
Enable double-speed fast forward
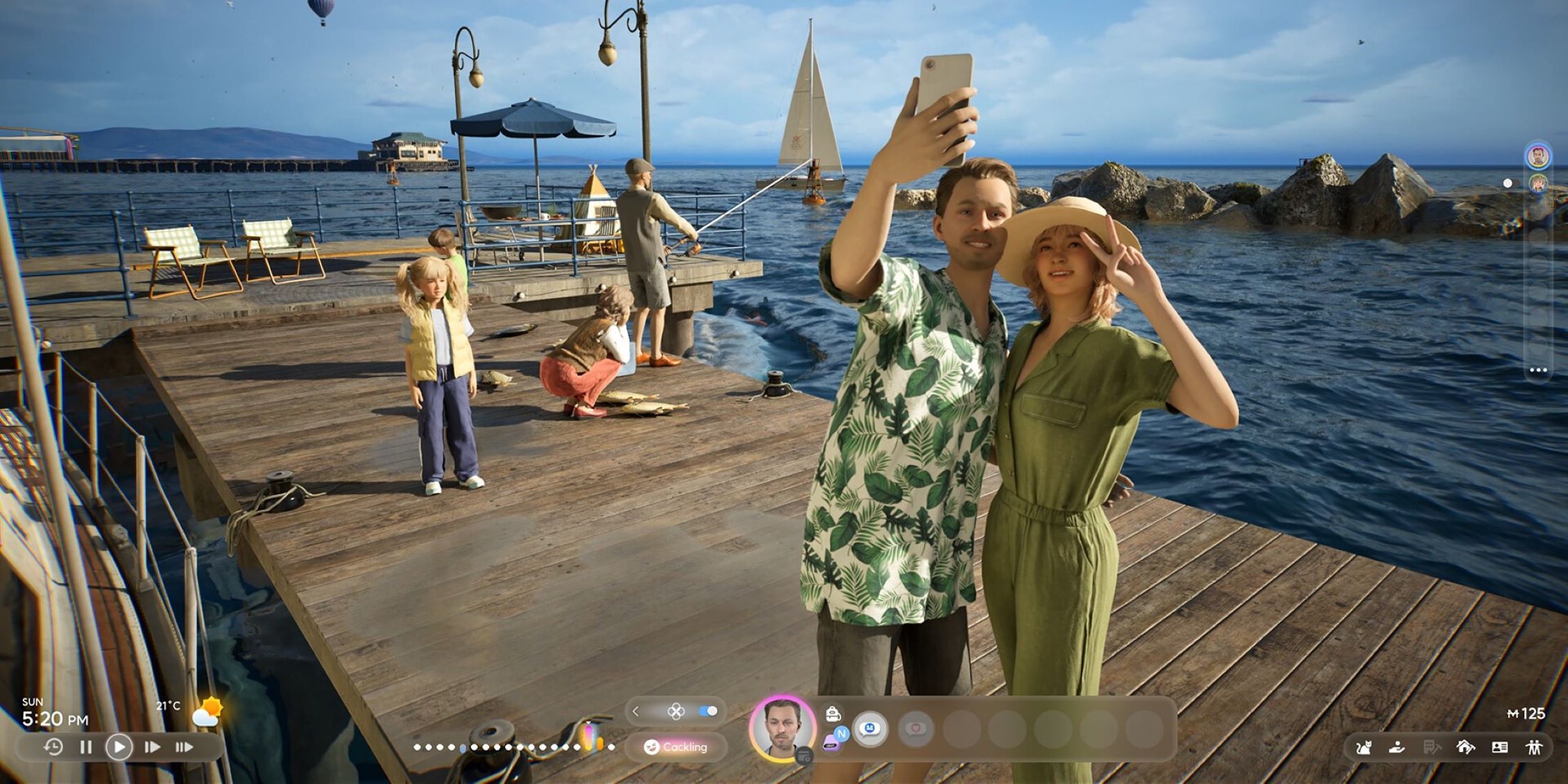[185, 748]
